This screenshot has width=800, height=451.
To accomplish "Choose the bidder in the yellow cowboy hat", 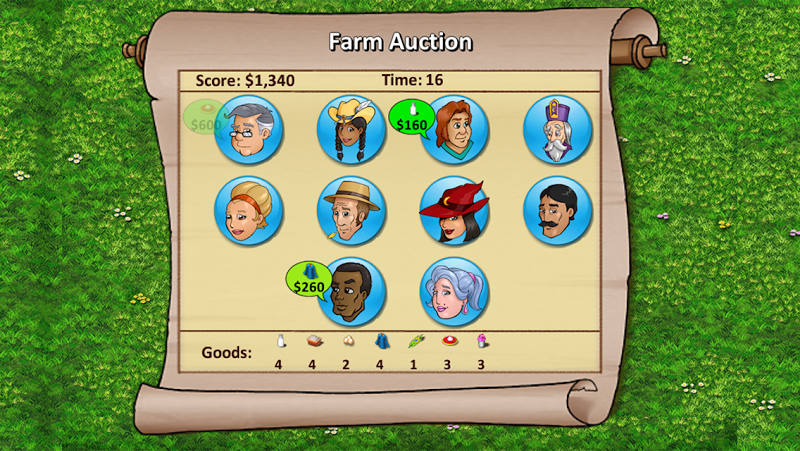I will point(351,130).
